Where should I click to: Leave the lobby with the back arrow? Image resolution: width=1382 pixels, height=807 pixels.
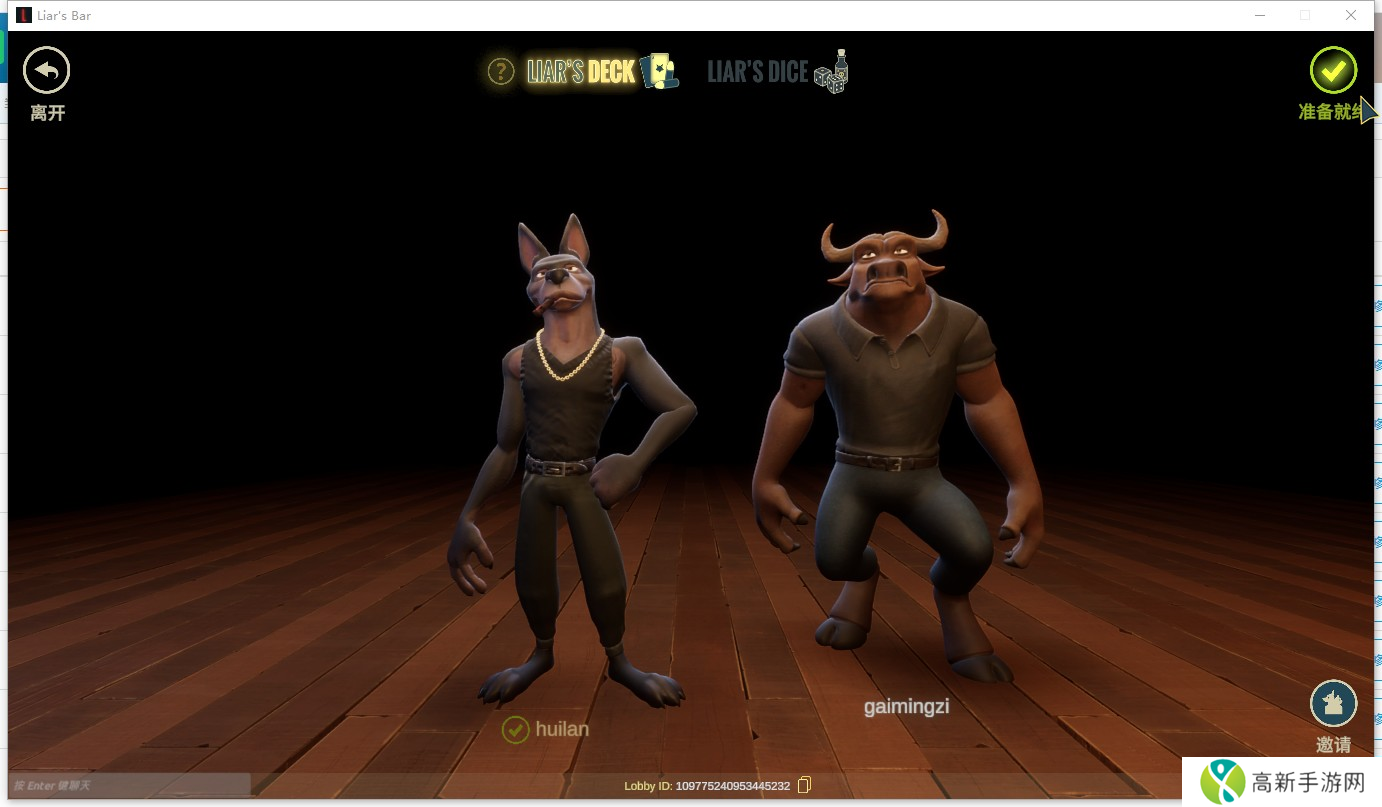pos(46,71)
